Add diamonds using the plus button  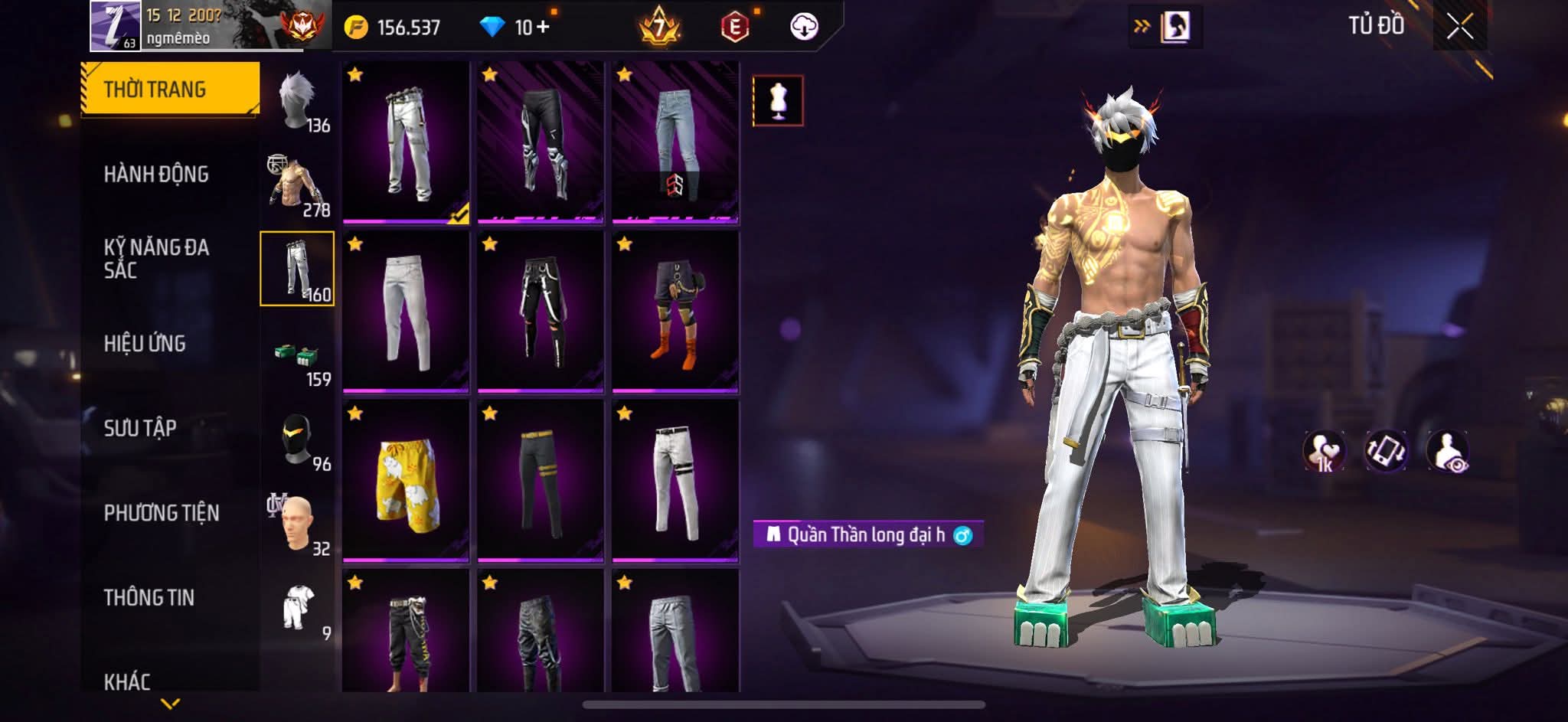[542, 28]
